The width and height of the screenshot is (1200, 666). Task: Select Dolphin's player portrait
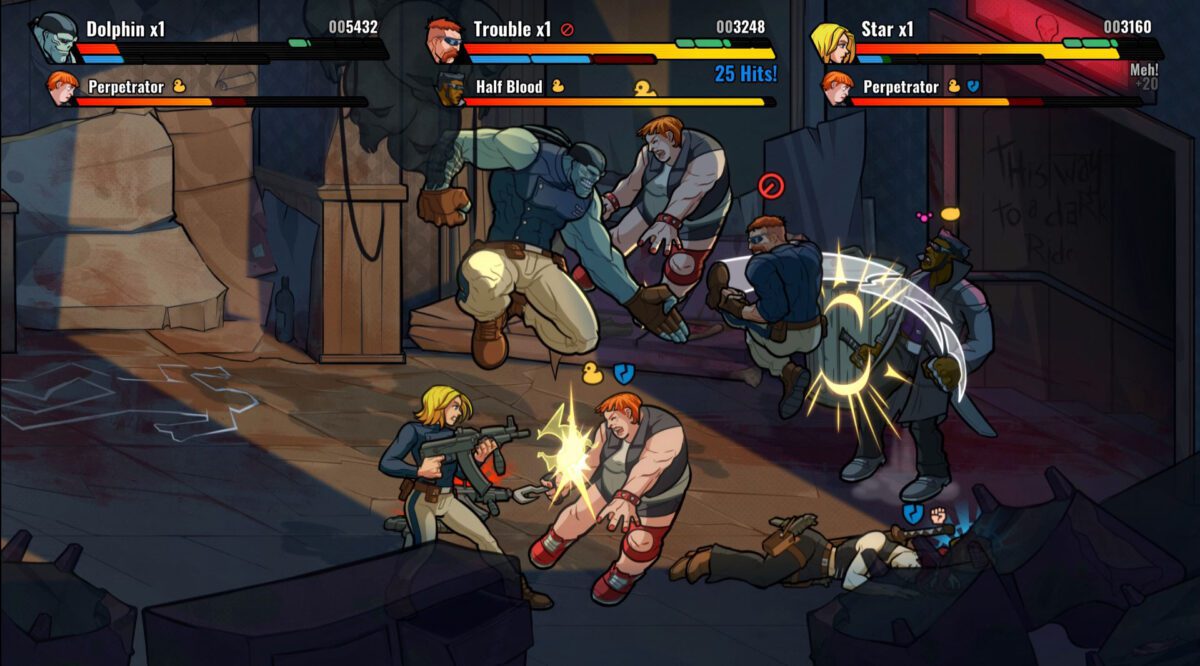point(54,39)
